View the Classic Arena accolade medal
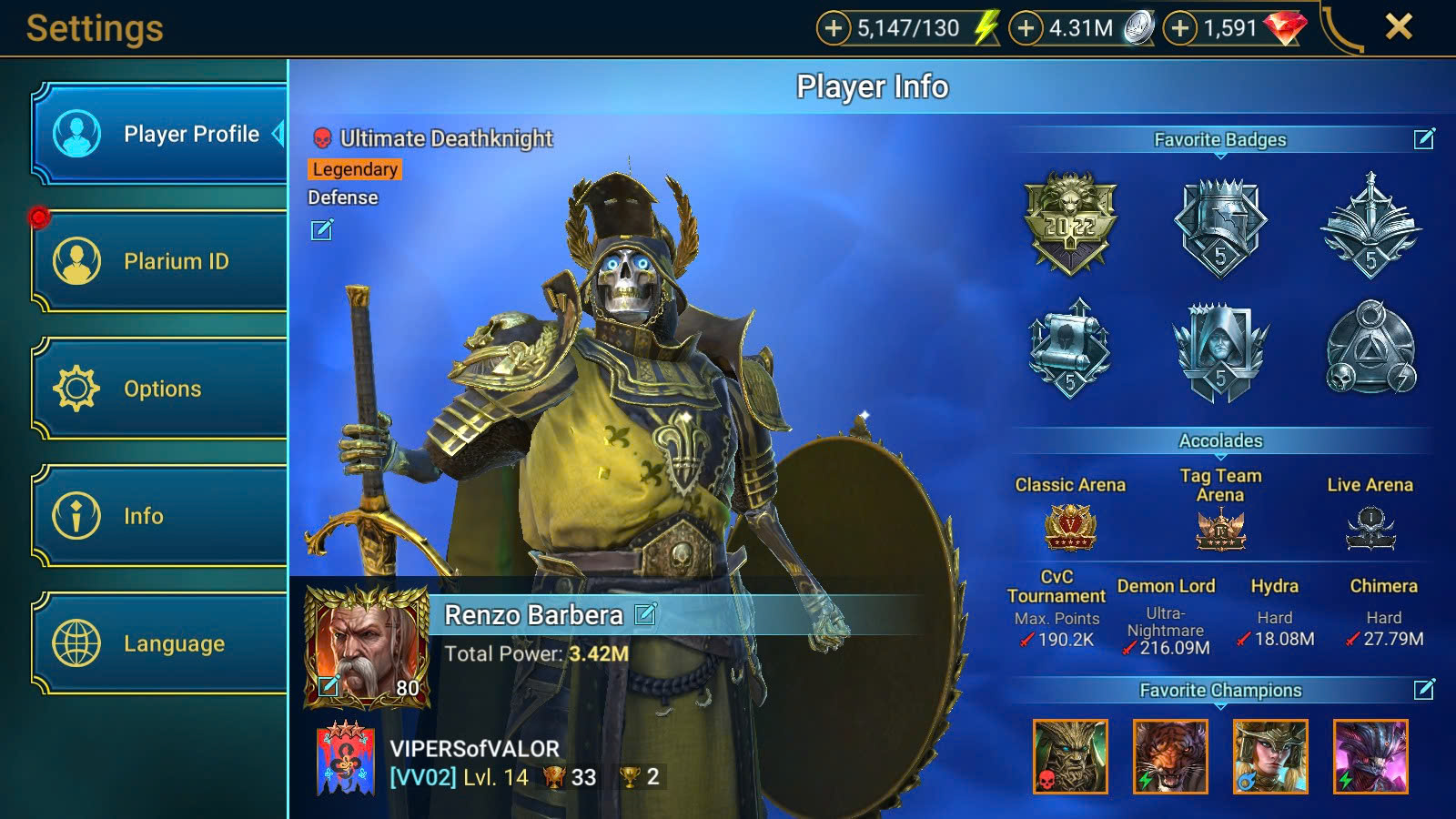This screenshot has height=819, width=1456. click(1070, 529)
